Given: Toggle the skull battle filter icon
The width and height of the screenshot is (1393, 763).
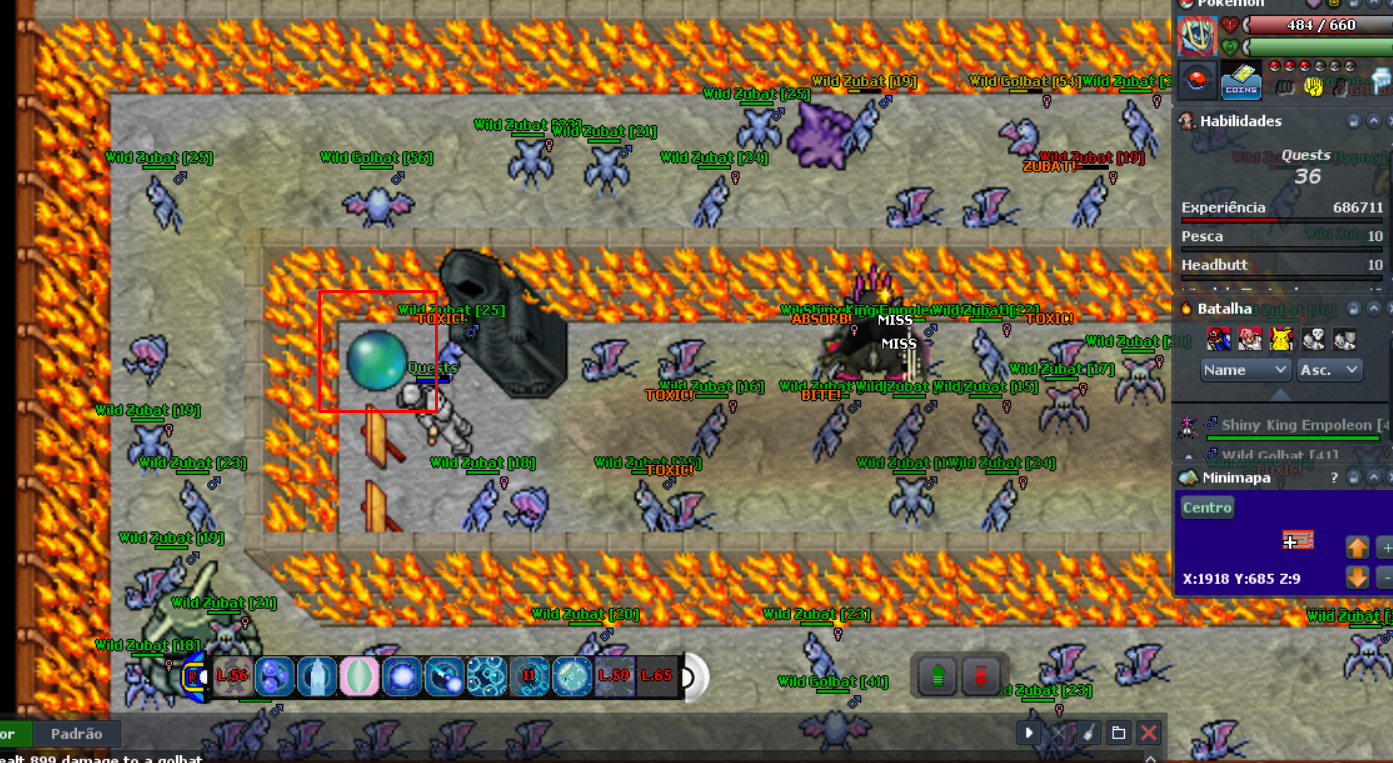Looking at the screenshot, I should coord(1313,338).
